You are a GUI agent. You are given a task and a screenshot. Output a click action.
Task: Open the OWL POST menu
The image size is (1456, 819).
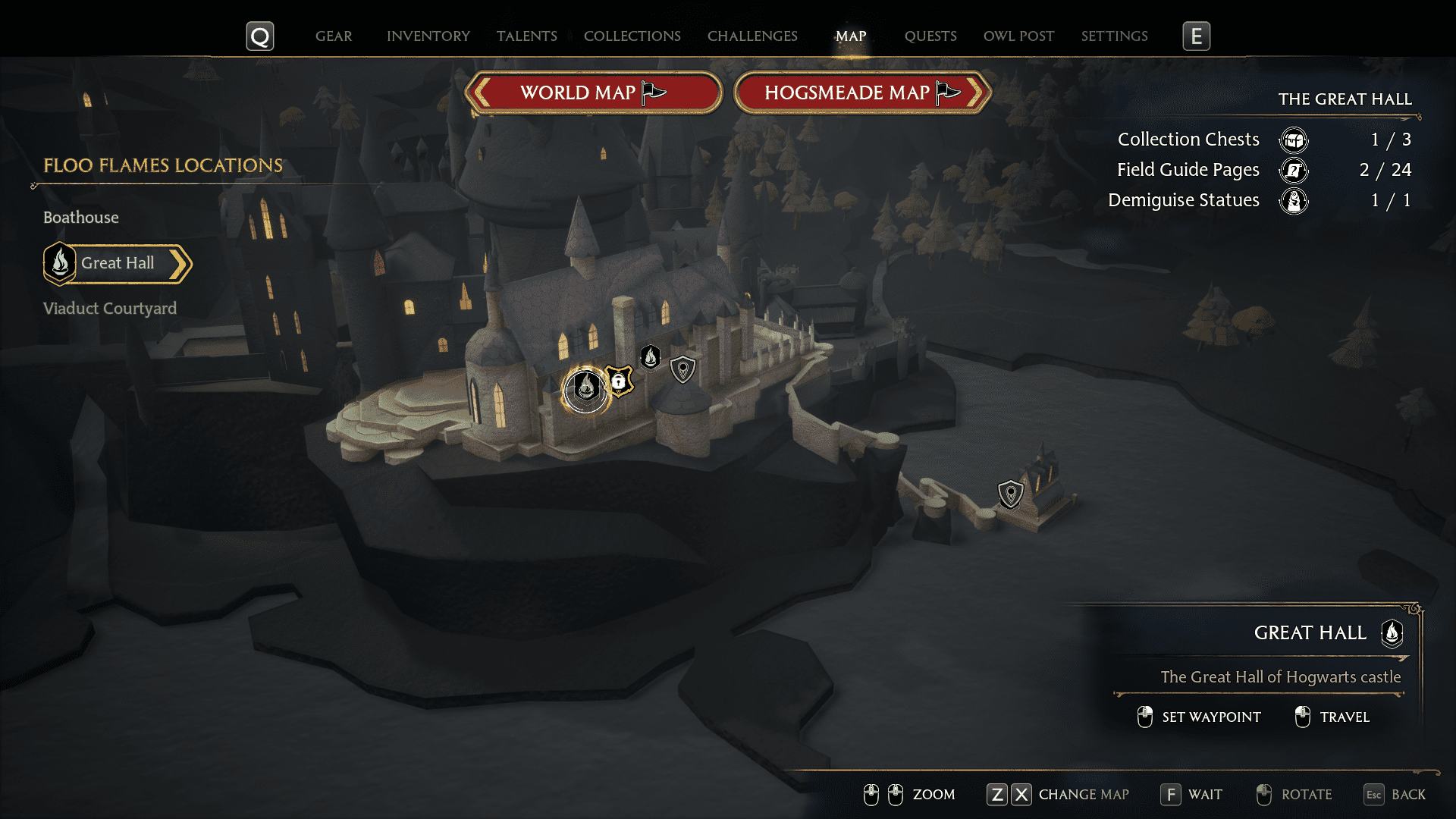[1018, 36]
